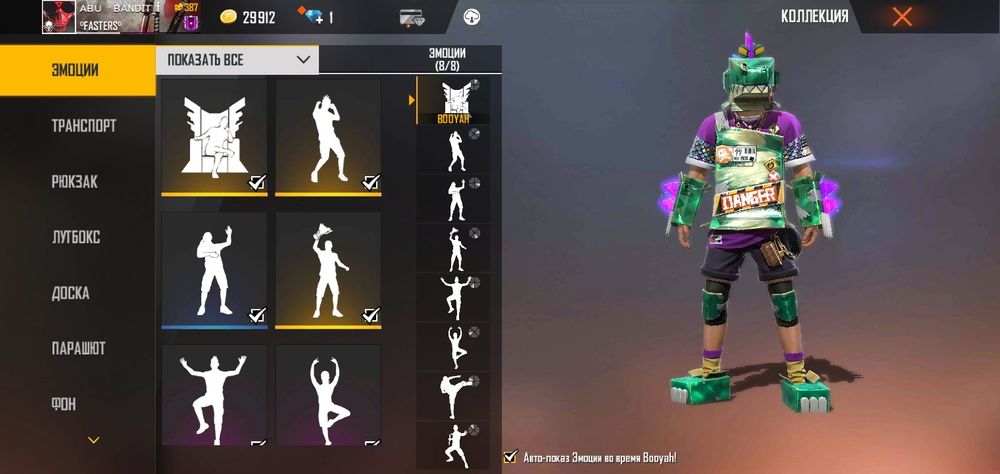Expand the yellow down arrow under the category list
Image resolution: width=1000 pixels, height=474 pixels.
point(94,439)
